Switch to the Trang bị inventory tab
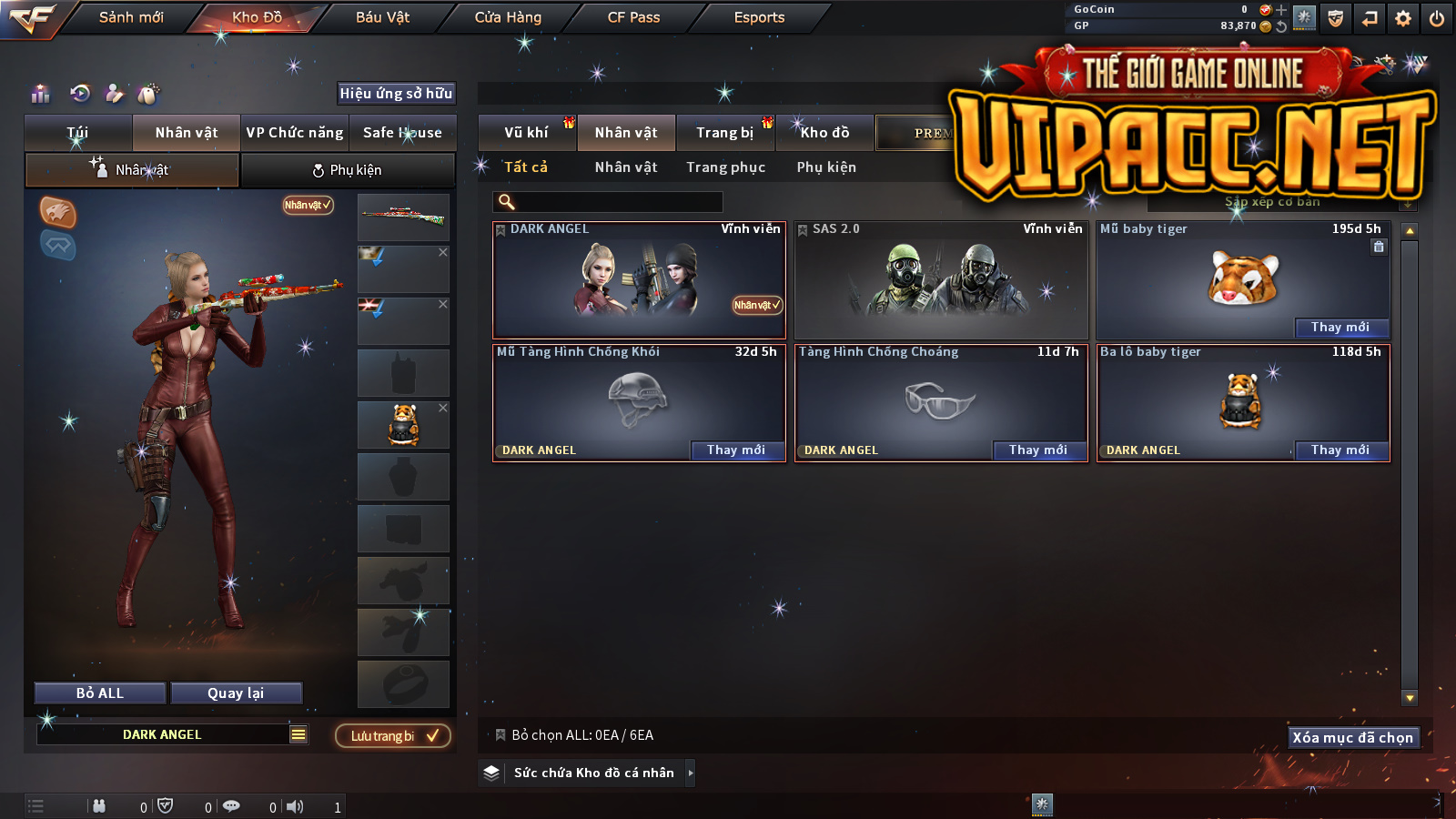This screenshot has height=819, width=1456. (725, 133)
